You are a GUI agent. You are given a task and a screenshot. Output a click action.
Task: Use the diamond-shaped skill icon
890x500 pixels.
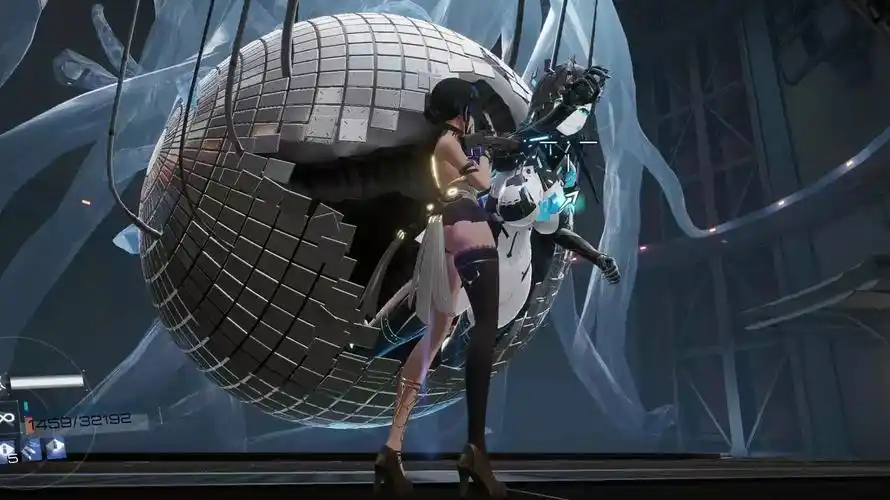(x=56, y=448)
